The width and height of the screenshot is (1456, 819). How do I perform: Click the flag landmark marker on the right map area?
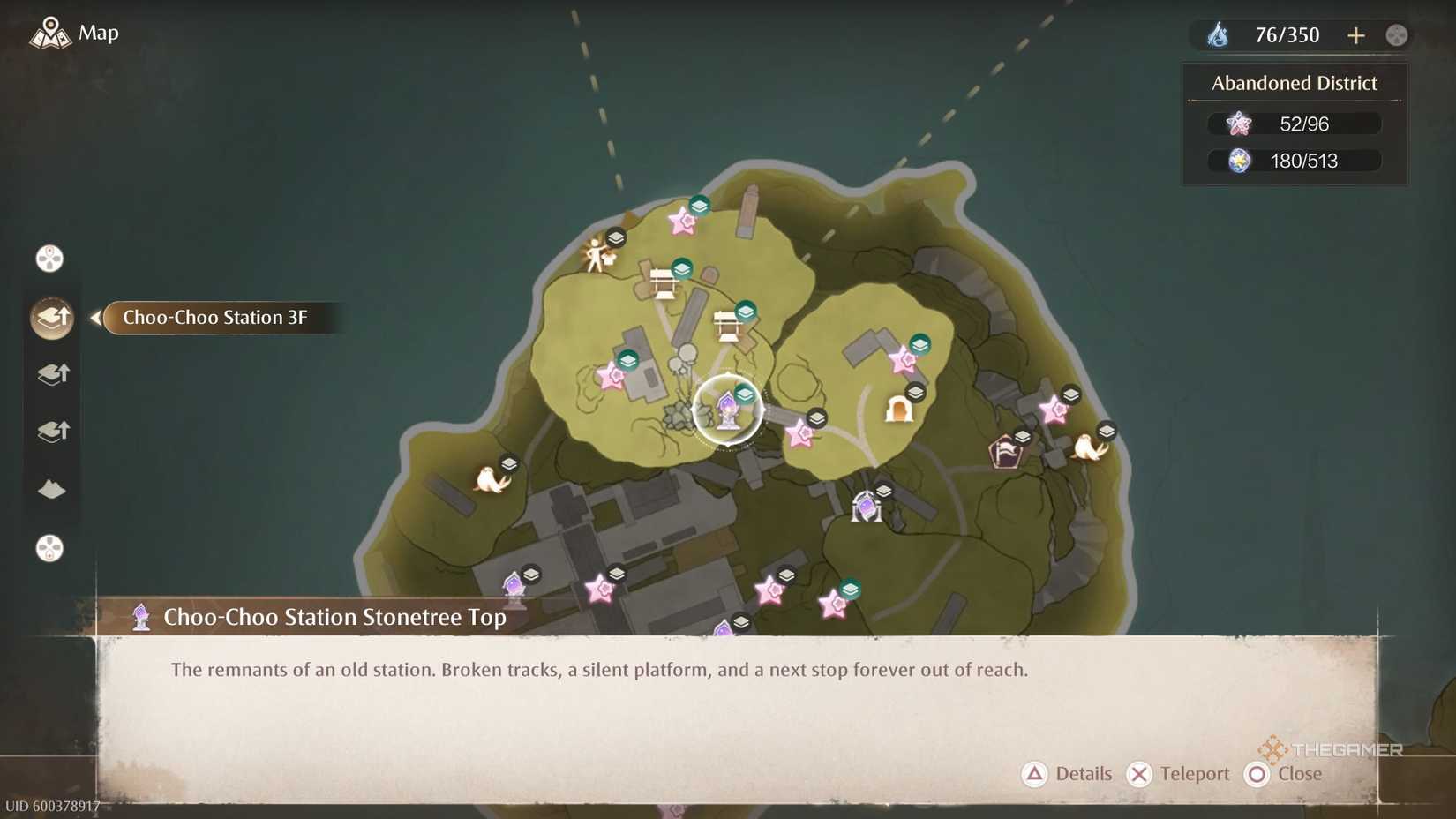click(x=1004, y=454)
